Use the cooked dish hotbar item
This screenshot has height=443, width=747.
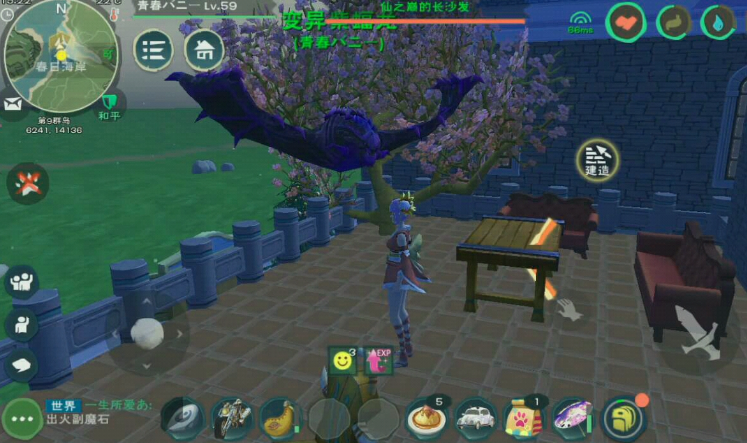(427, 417)
